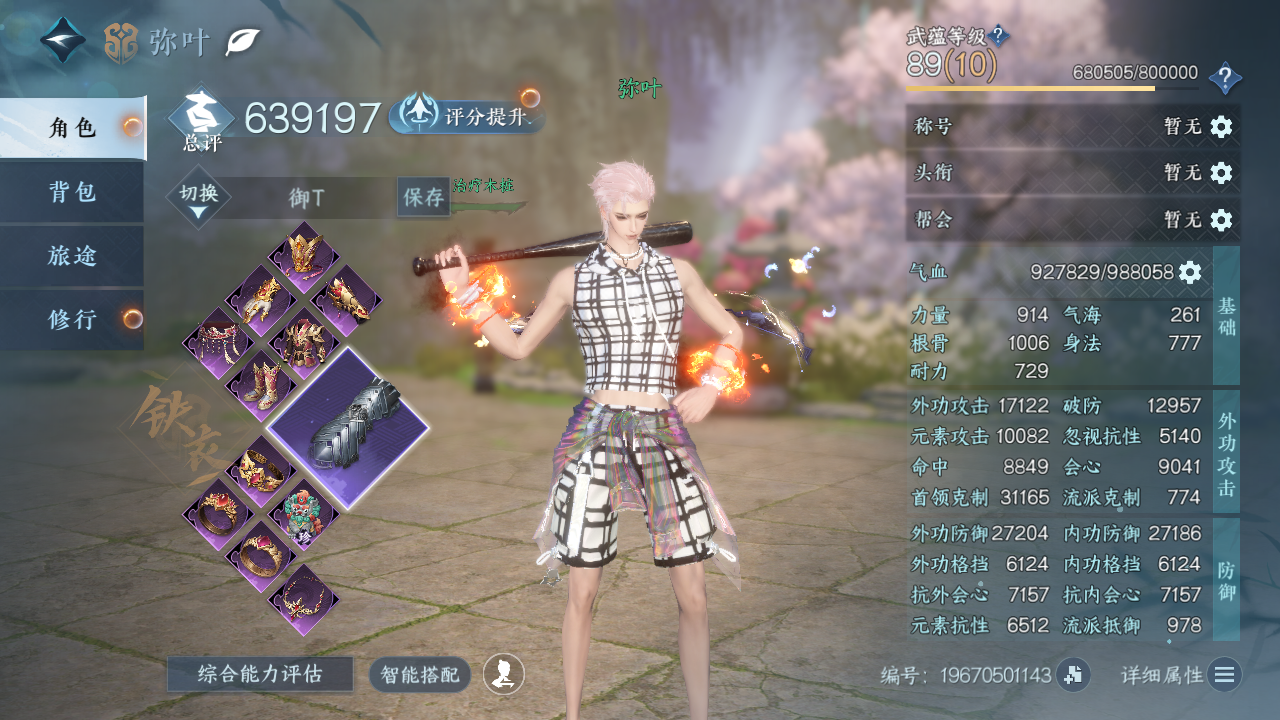
Task: Open 详细属性 detailed attributes menu
Action: [1224, 675]
